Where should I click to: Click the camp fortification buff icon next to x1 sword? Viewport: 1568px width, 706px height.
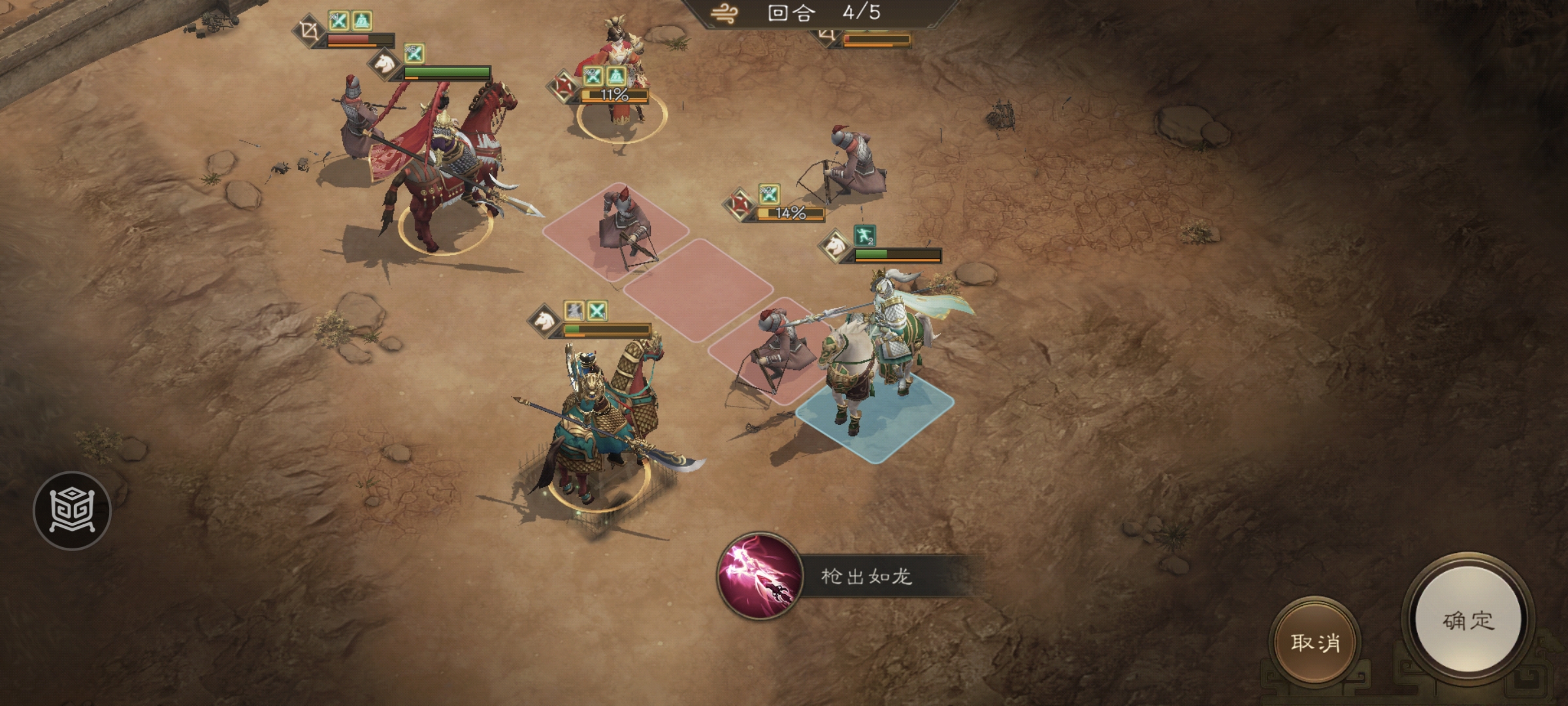362,21
